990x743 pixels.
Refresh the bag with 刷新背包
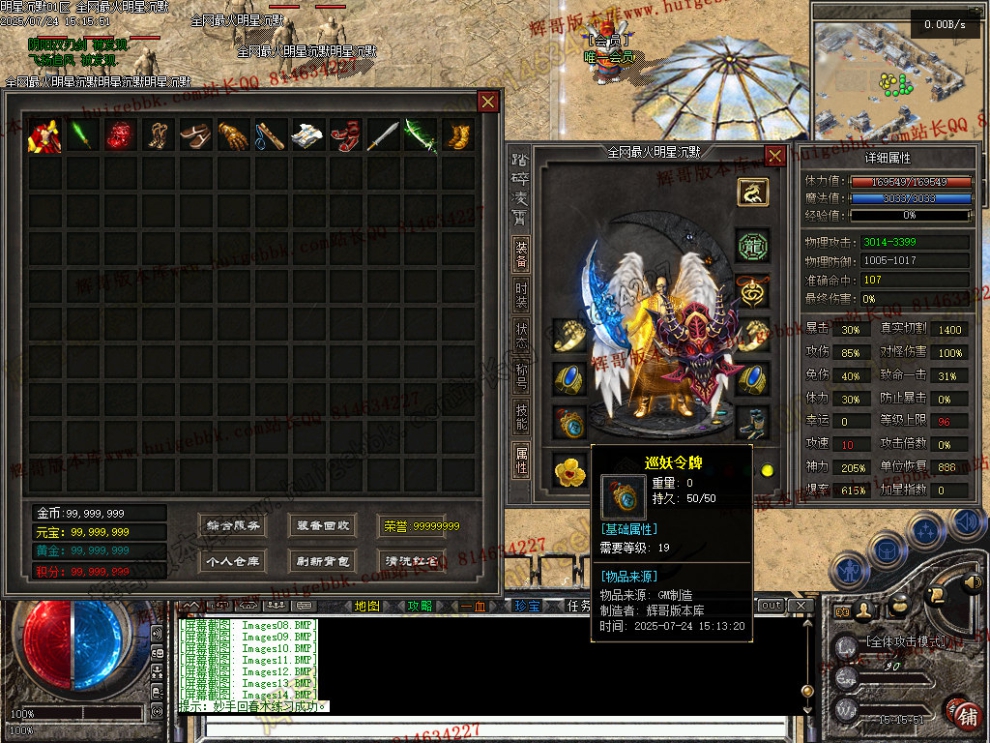[322, 561]
